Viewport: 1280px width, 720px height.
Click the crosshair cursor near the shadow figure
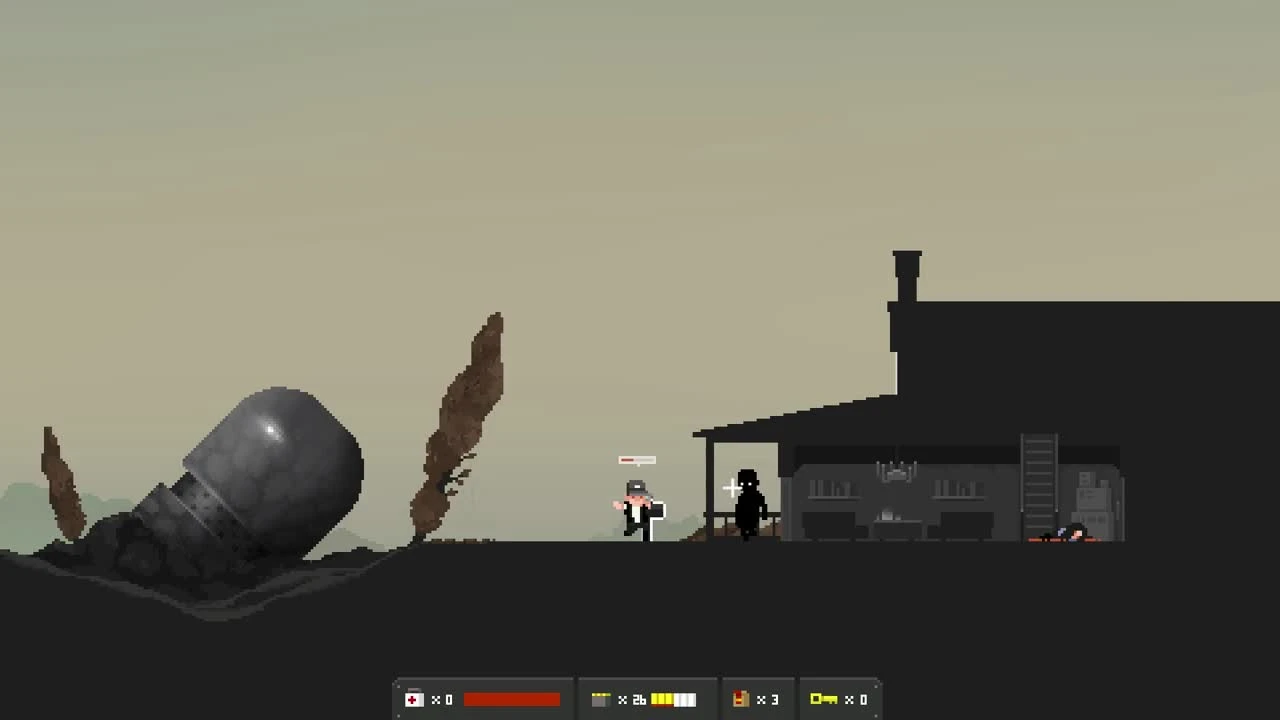(731, 489)
